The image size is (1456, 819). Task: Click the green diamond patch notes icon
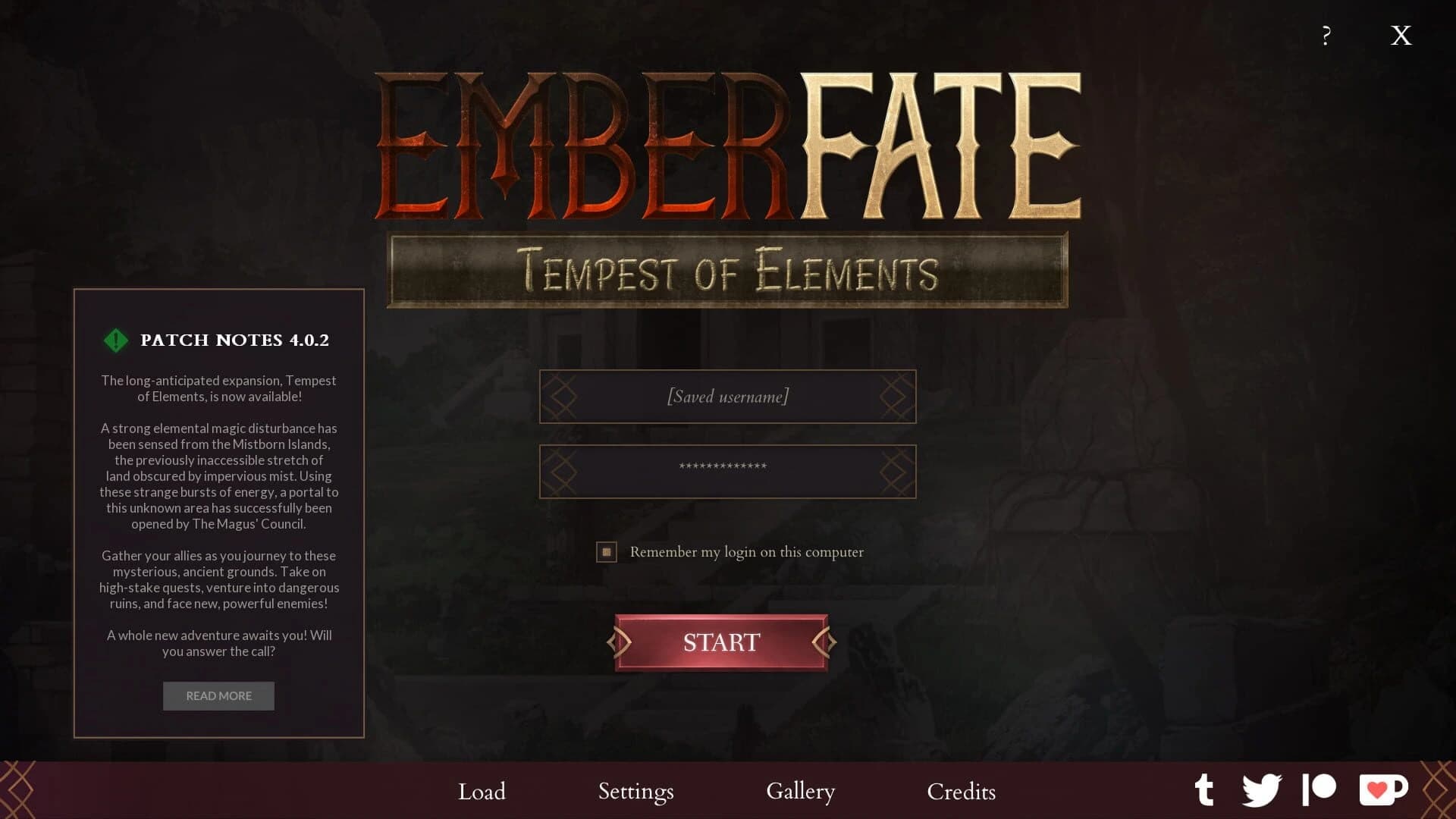(x=115, y=340)
